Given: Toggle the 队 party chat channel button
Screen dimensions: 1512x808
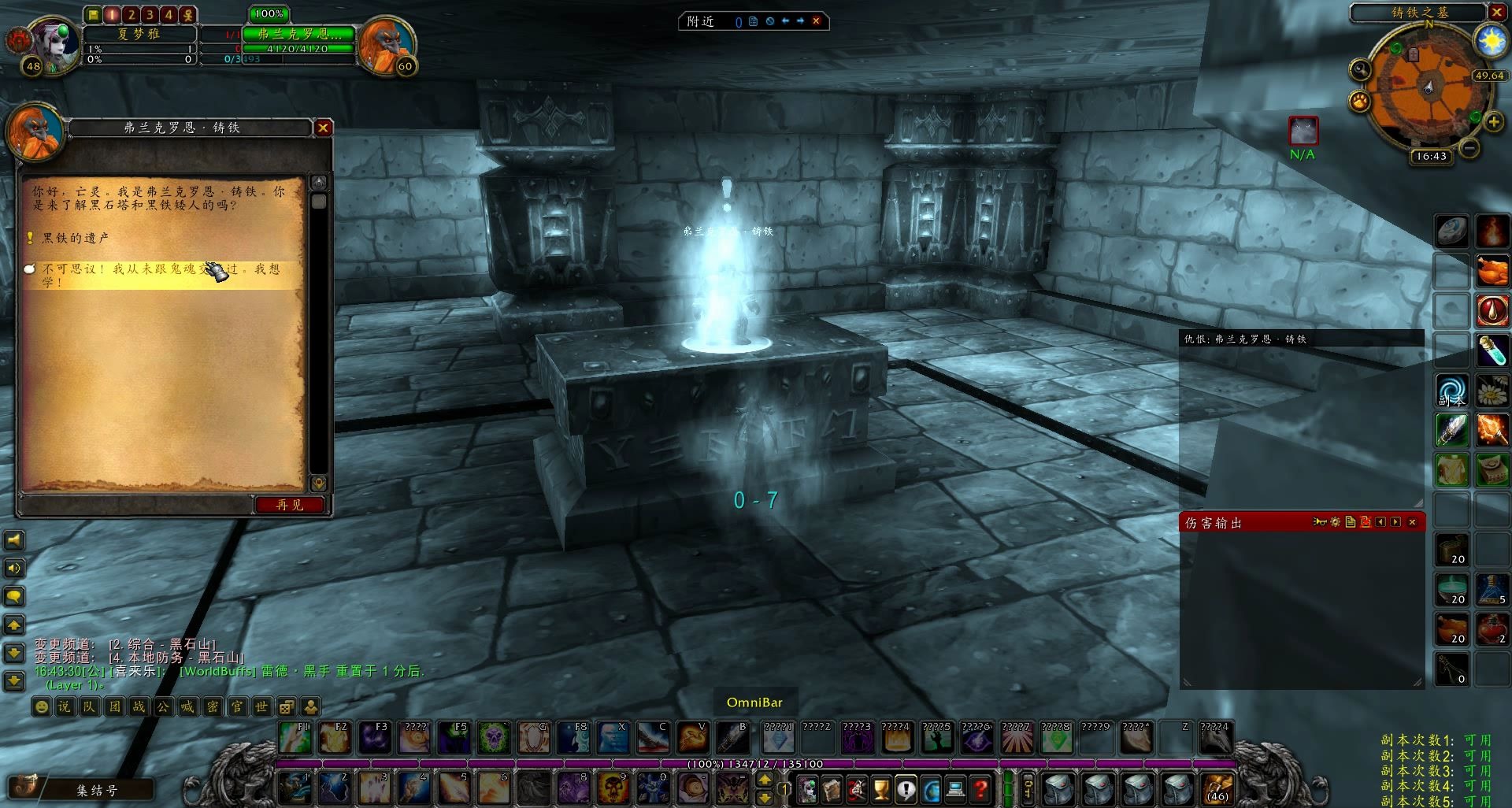Looking at the screenshot, I should [89, 707].
